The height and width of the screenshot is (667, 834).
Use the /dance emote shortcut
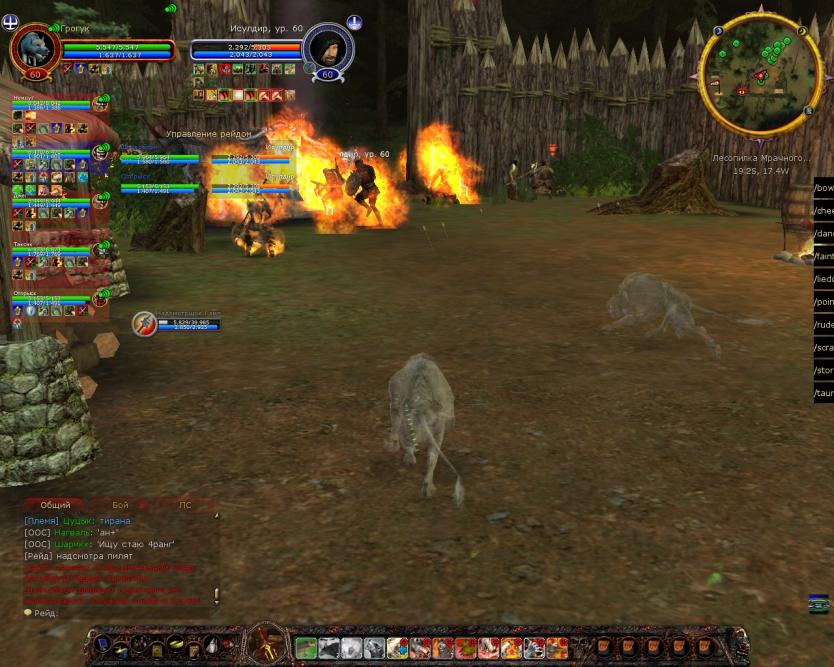[824, 234]
